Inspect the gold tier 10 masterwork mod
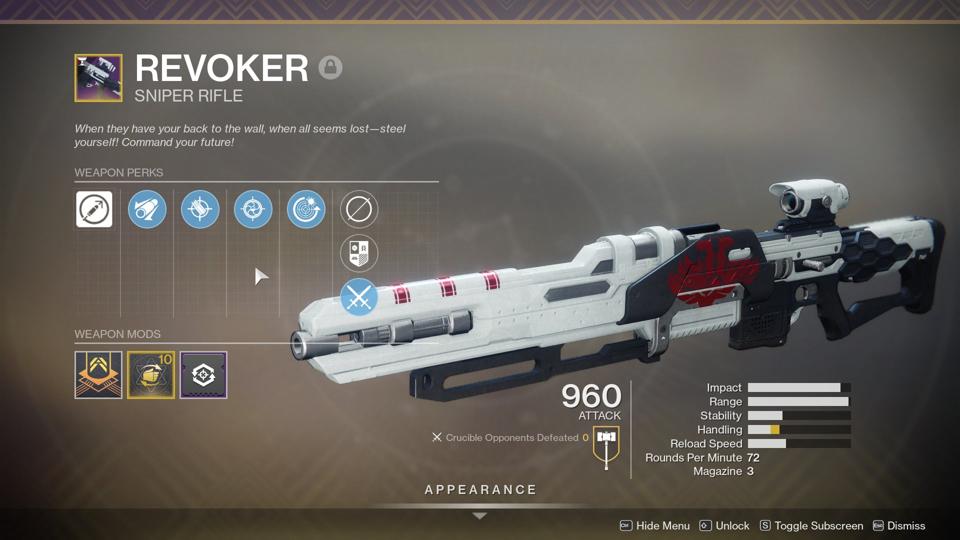Viewport: 960px width, 540px height. click(x=151, y=375)
